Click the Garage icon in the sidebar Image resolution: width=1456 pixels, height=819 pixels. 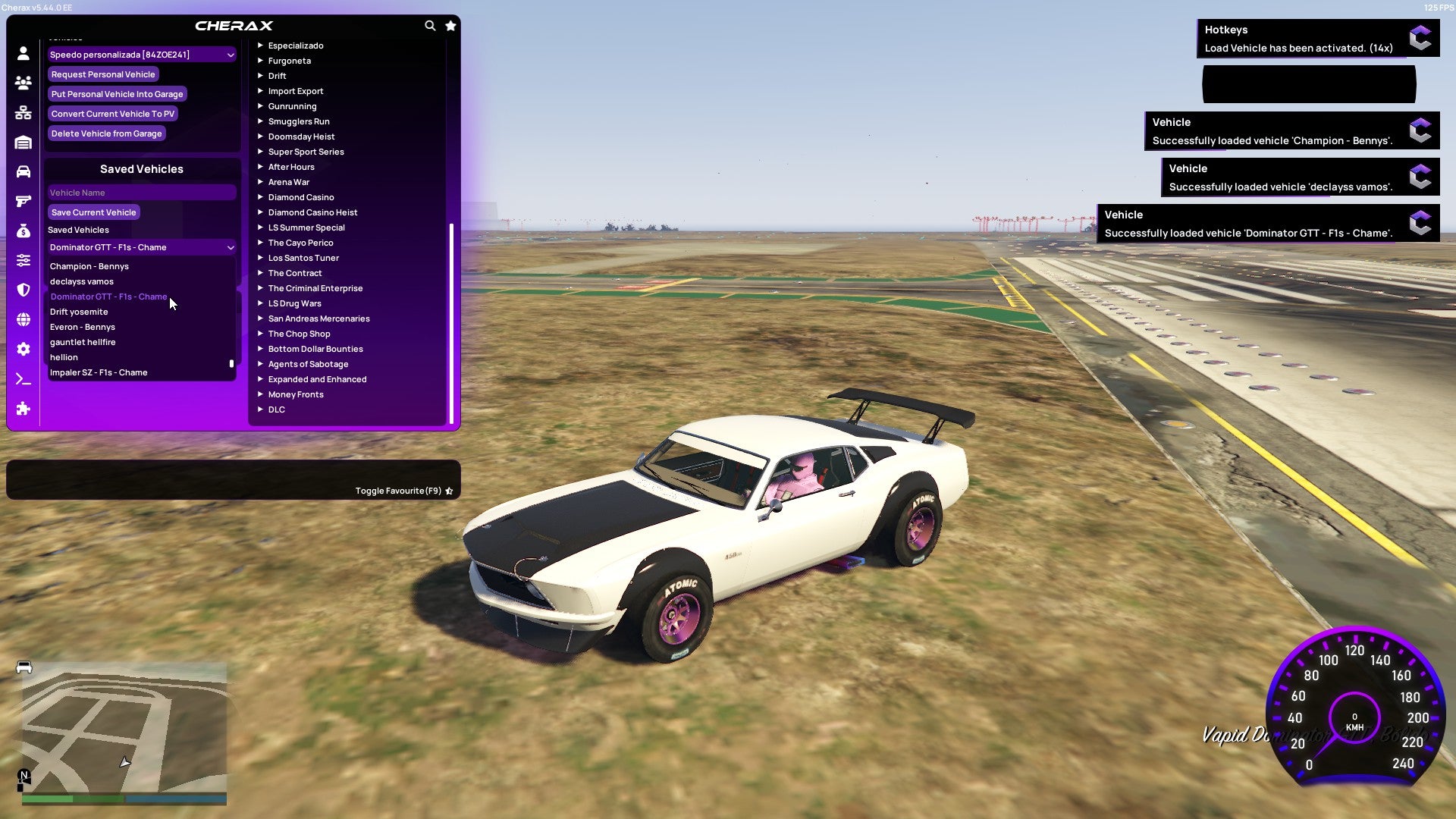point(23,141)
